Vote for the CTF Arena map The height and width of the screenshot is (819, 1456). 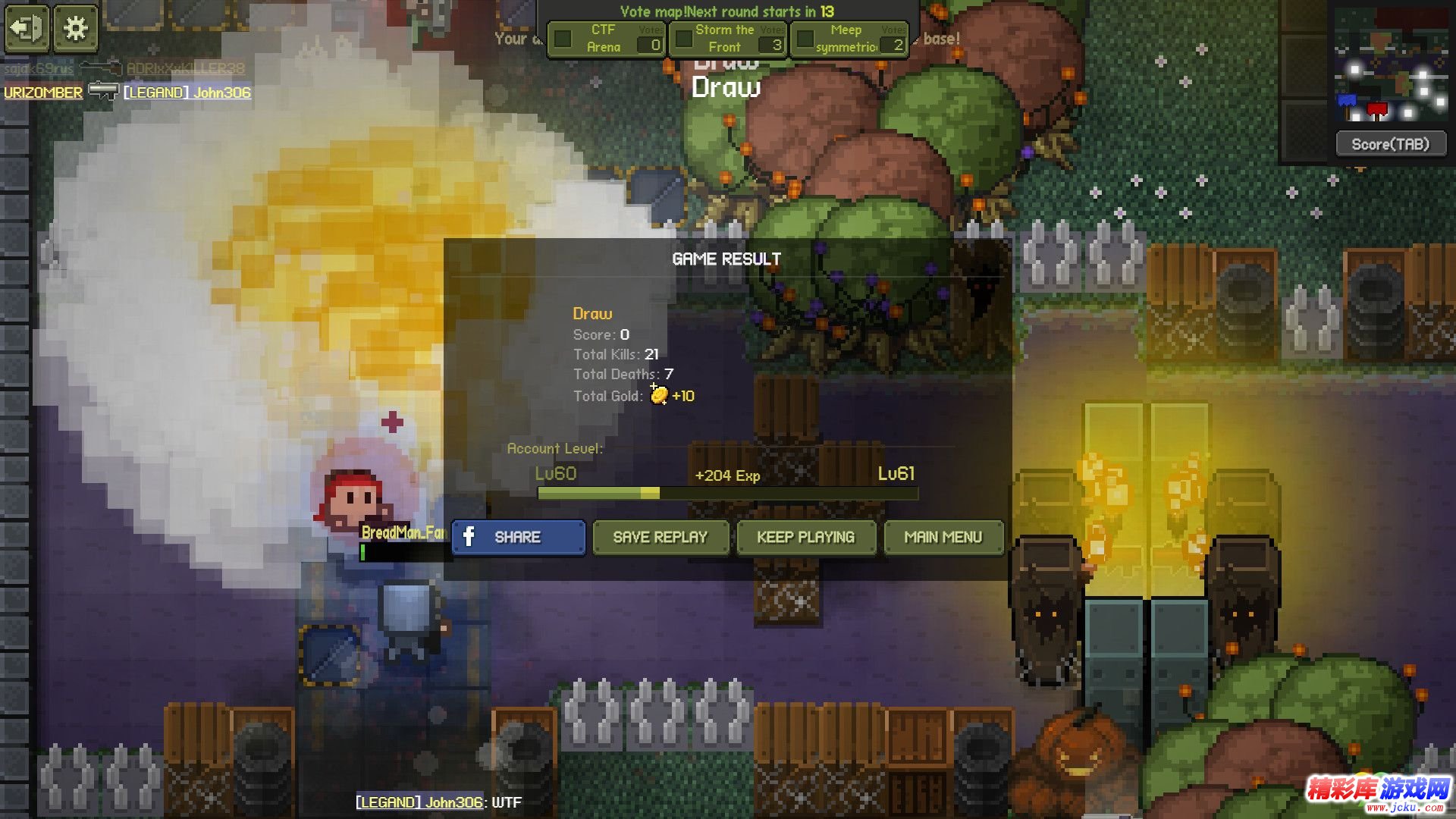[x=606, y=39]
